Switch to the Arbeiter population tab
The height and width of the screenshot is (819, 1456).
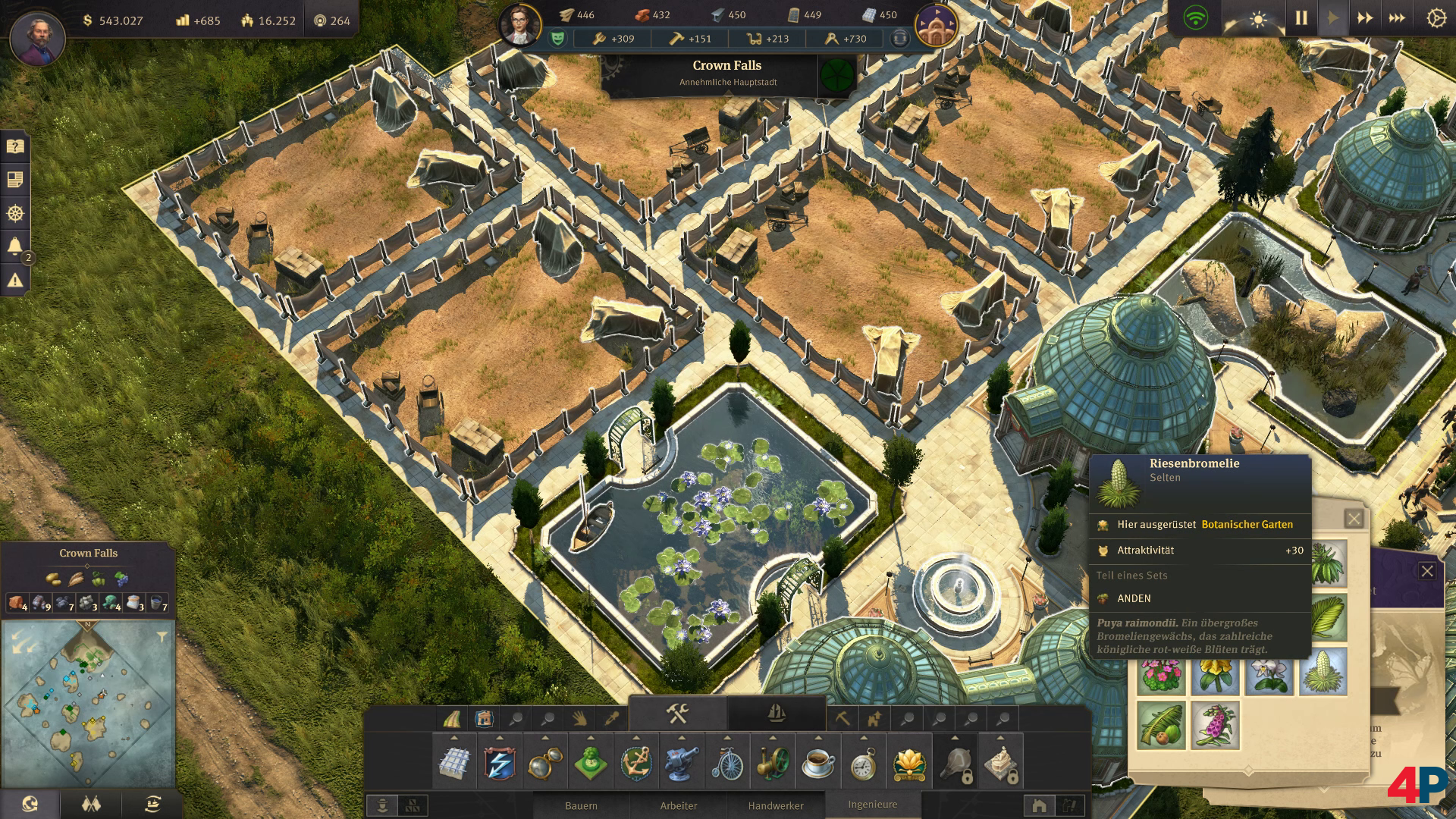[678, 805]
